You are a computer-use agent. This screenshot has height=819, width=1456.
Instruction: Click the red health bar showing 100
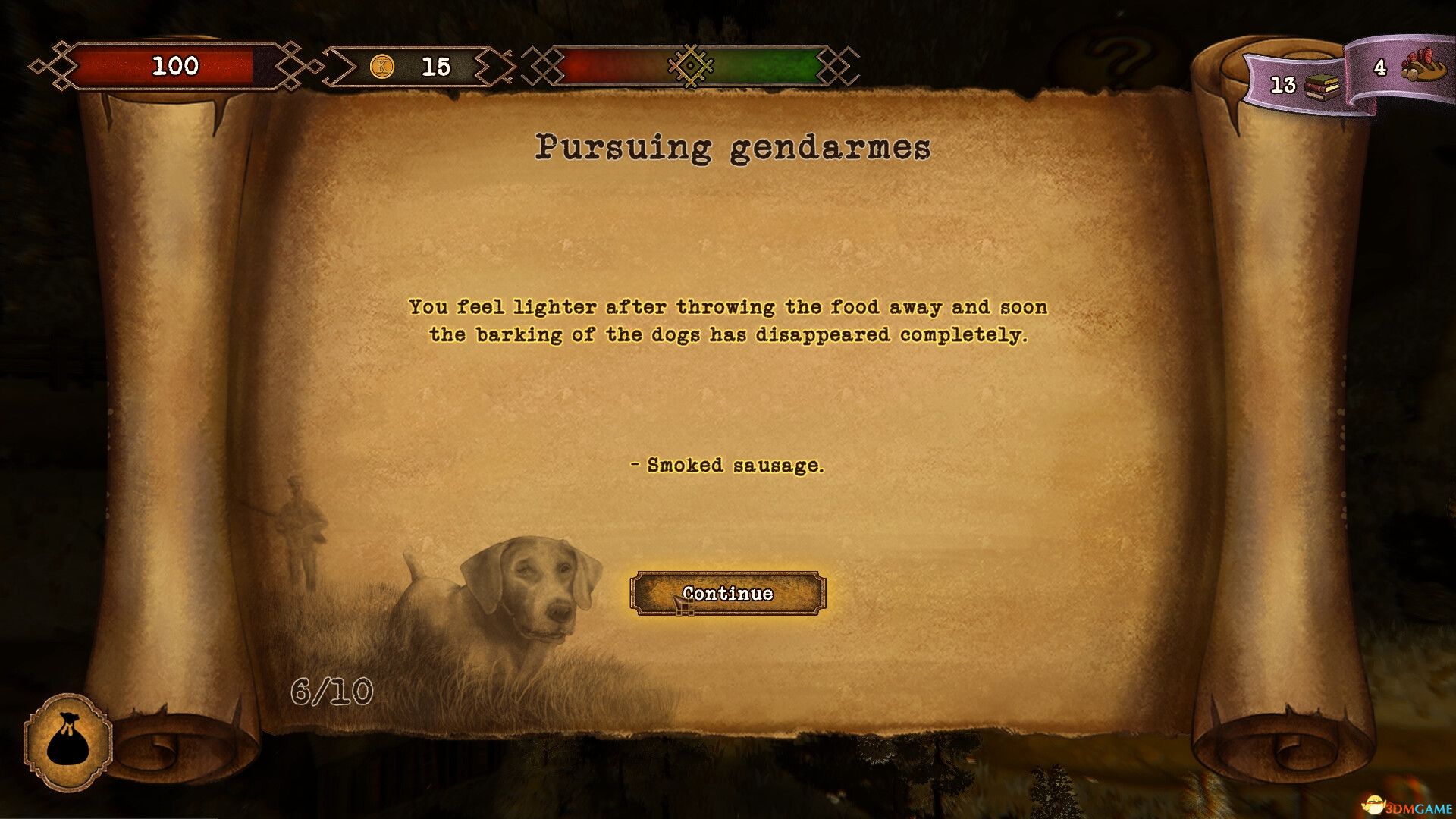(176, 67)
